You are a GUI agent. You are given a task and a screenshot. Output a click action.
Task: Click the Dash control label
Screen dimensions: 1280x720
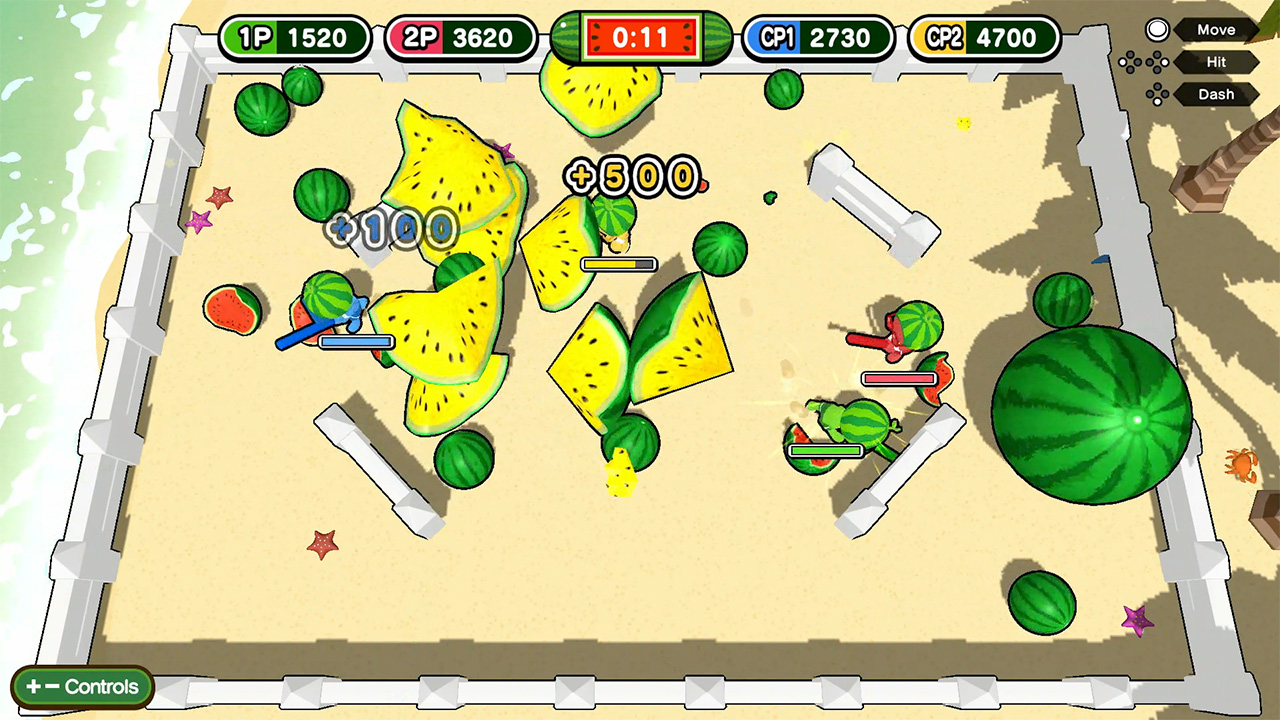tap(1216, 94)
